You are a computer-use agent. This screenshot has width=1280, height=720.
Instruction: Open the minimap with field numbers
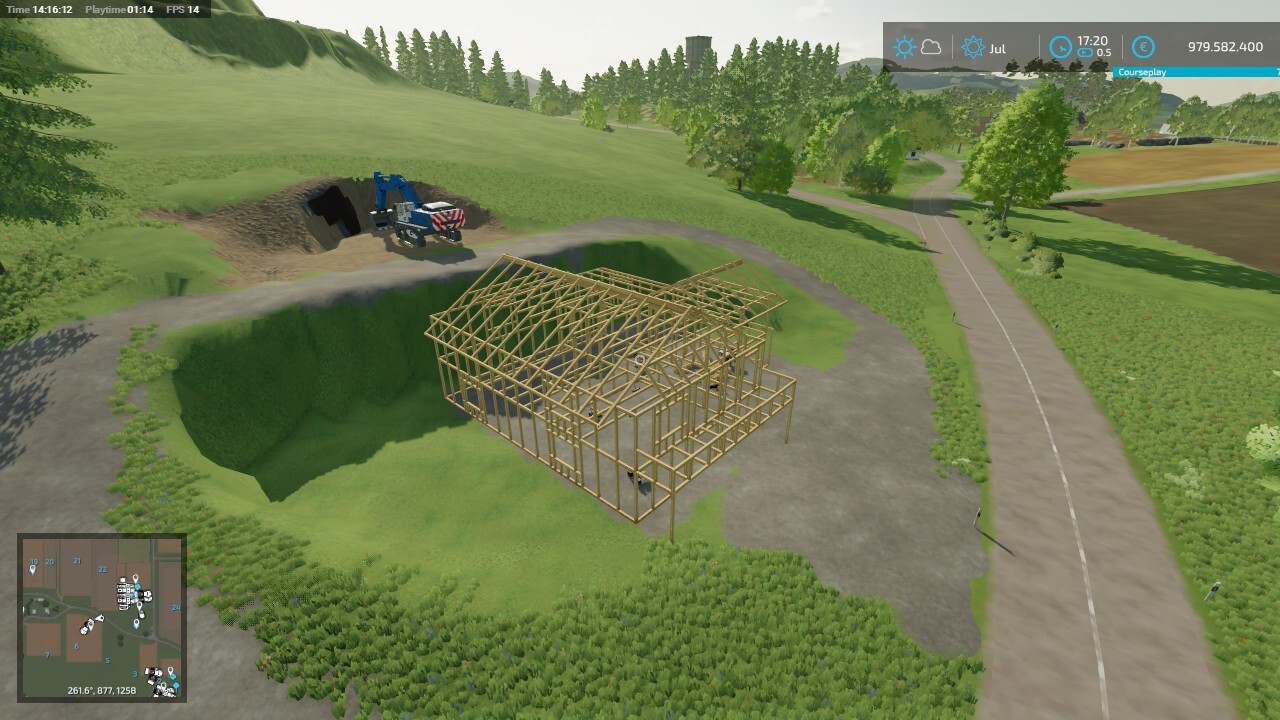[101, 616]
